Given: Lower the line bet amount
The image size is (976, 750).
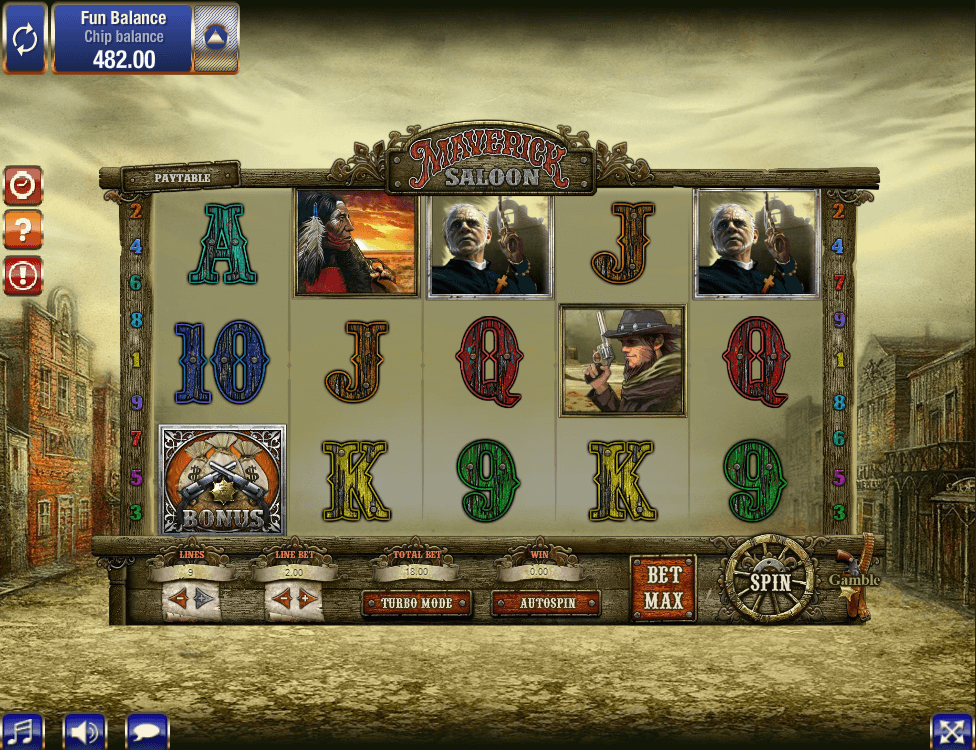Looking at the screenshot, I should pos(281,599).
